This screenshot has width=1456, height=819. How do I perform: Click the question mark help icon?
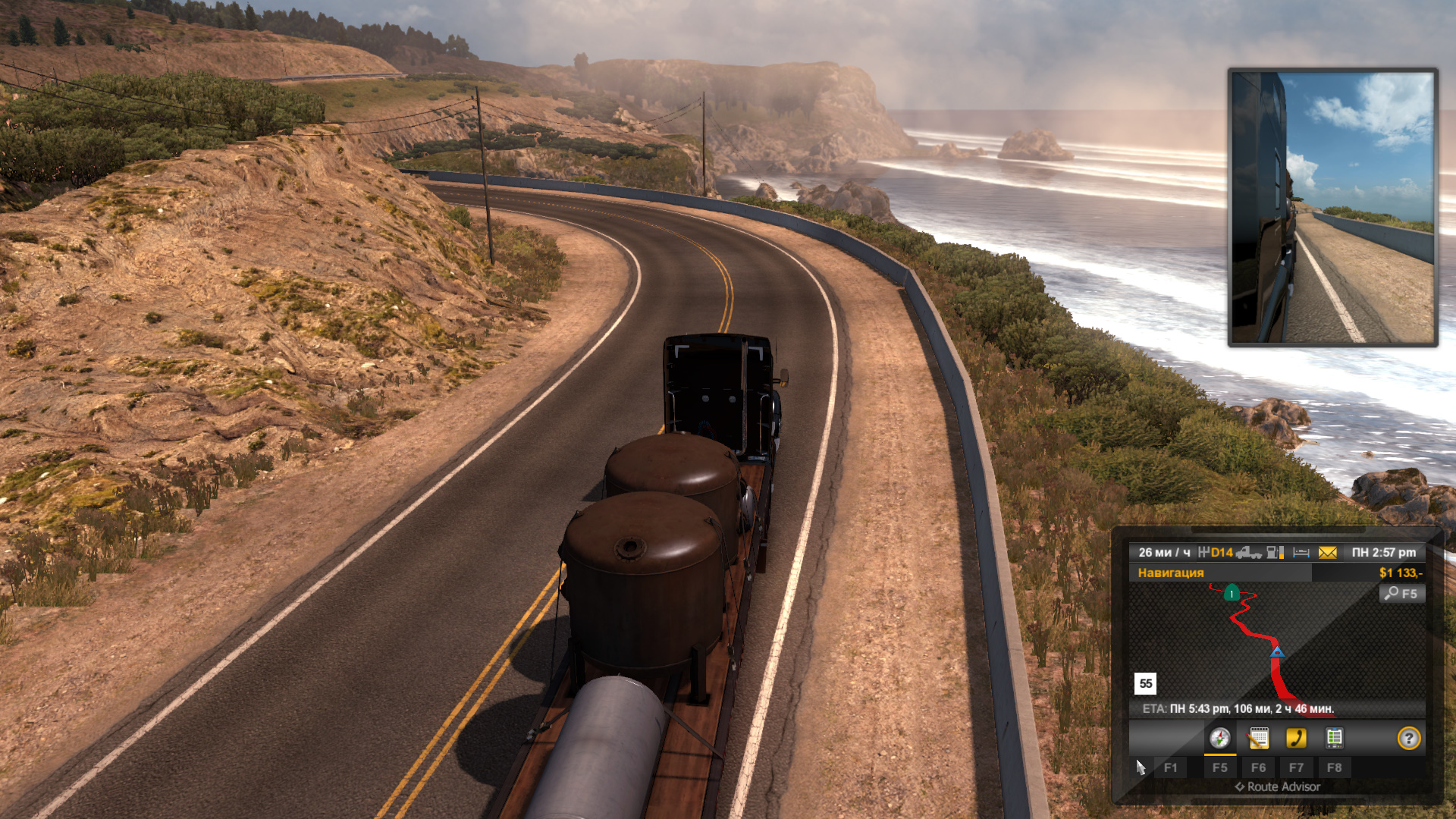point(1408,738)
